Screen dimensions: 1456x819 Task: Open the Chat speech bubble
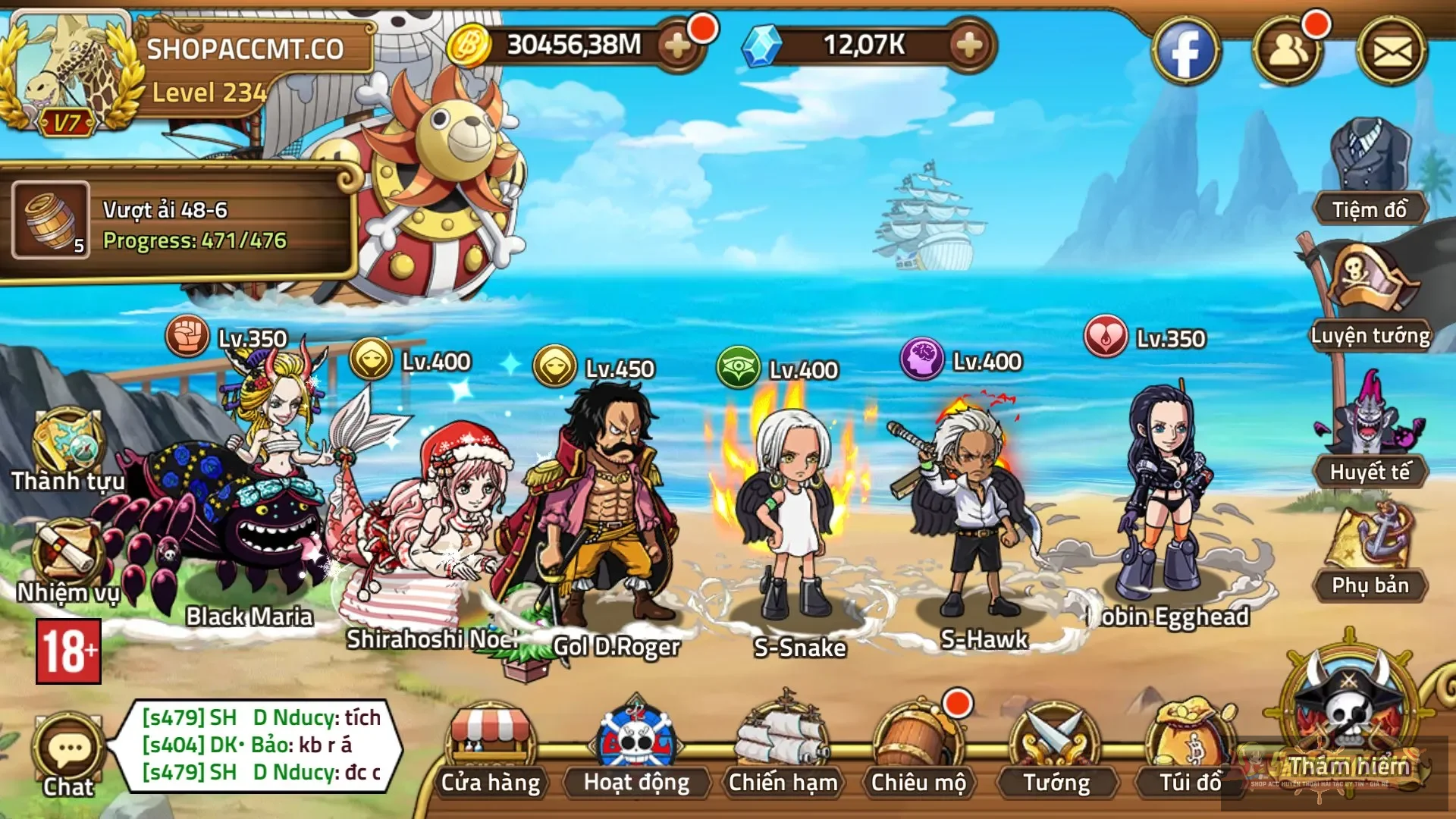point(68,755)
